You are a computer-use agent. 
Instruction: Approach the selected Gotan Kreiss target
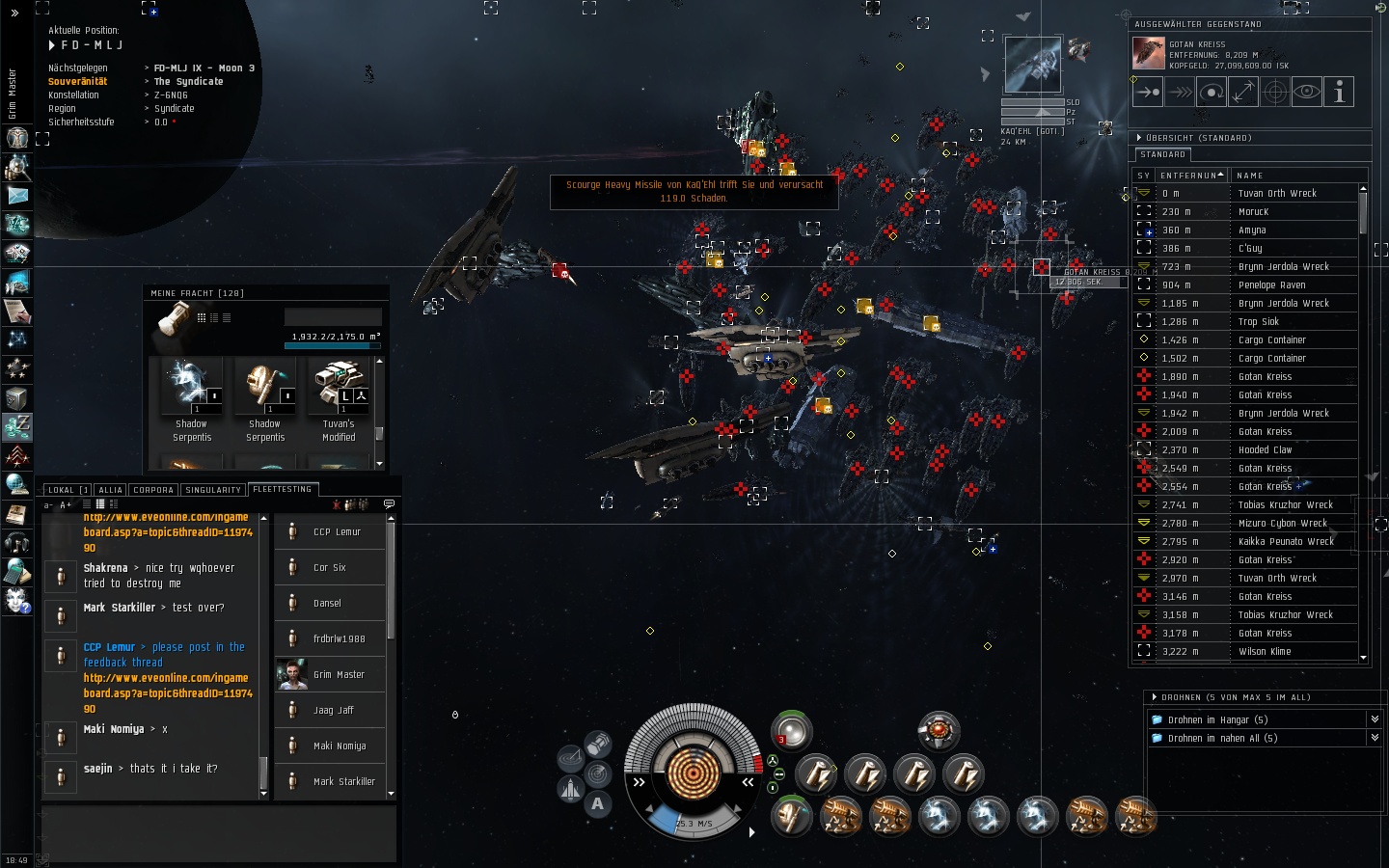pyautogui.click(x=1148, y=93)
